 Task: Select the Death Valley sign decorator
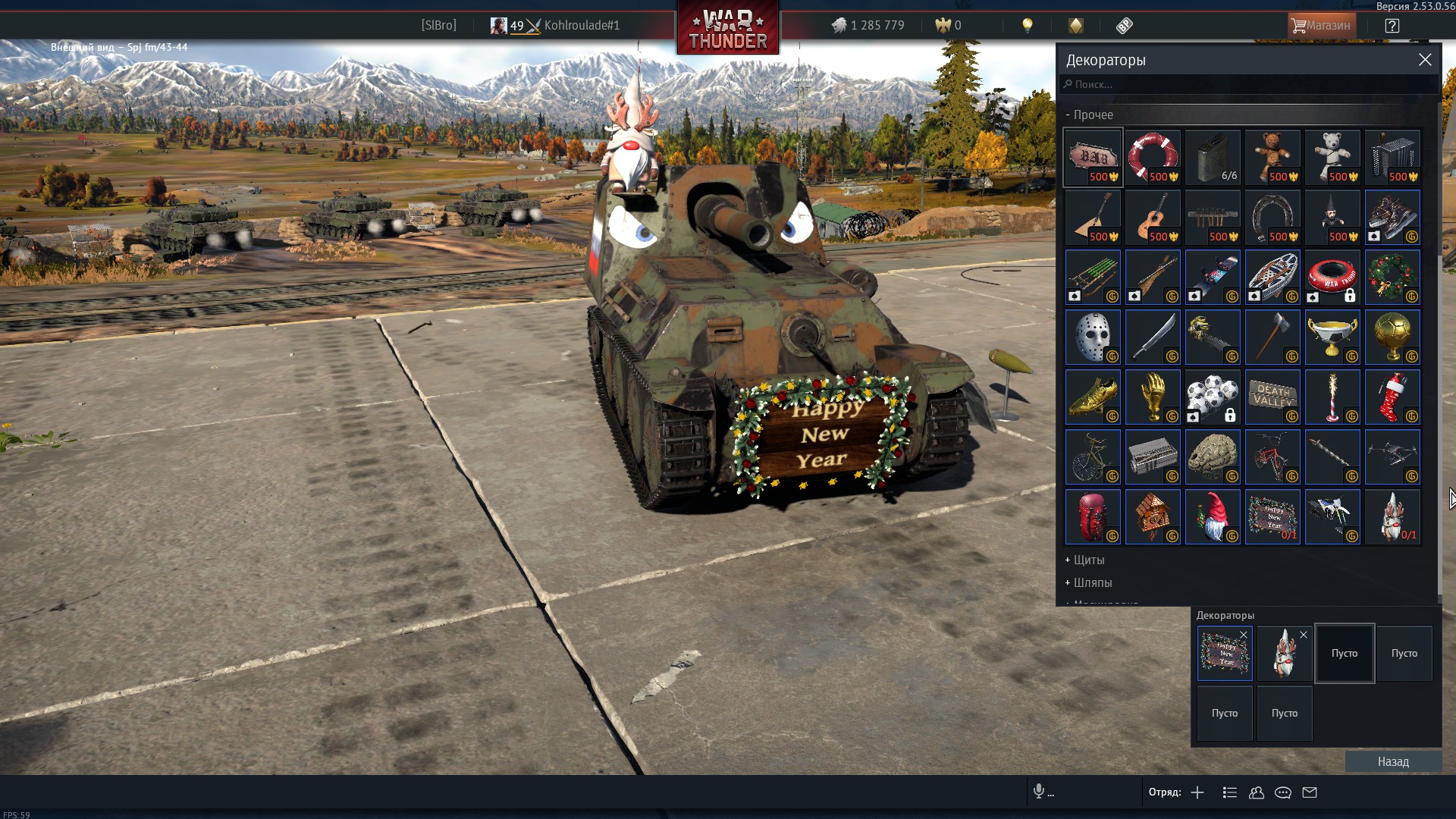click(x=1272, y=397)
